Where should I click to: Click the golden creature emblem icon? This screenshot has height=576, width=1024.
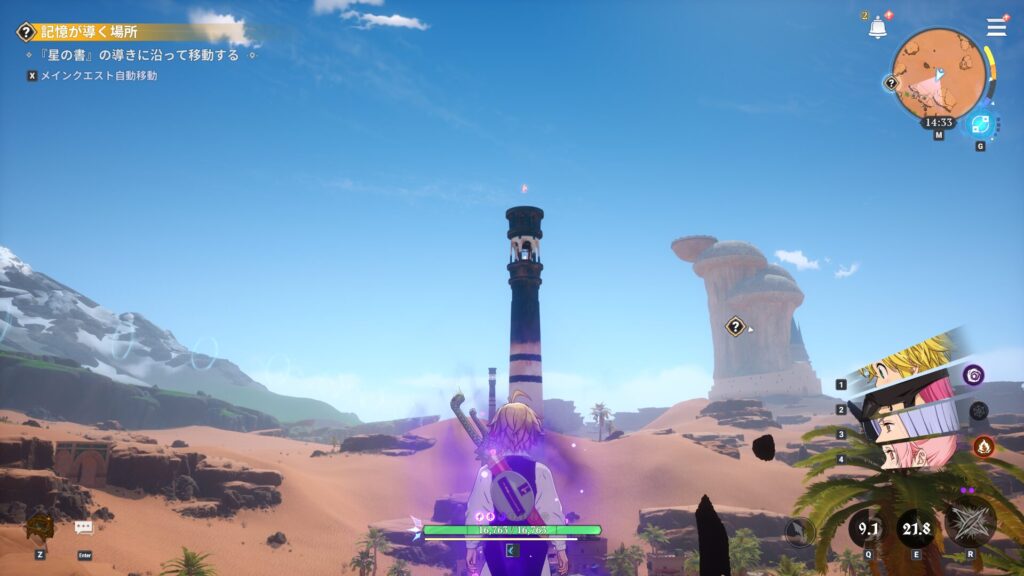[x=40, y=525]
